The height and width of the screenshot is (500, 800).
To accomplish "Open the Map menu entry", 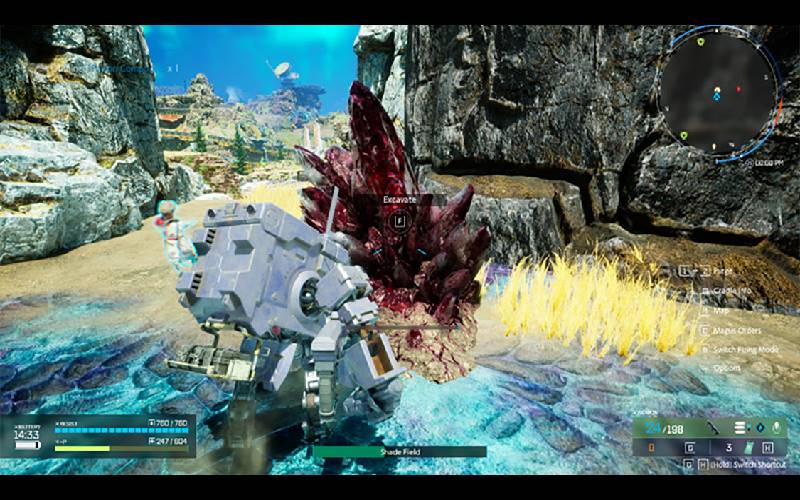I will pos(721,310).
